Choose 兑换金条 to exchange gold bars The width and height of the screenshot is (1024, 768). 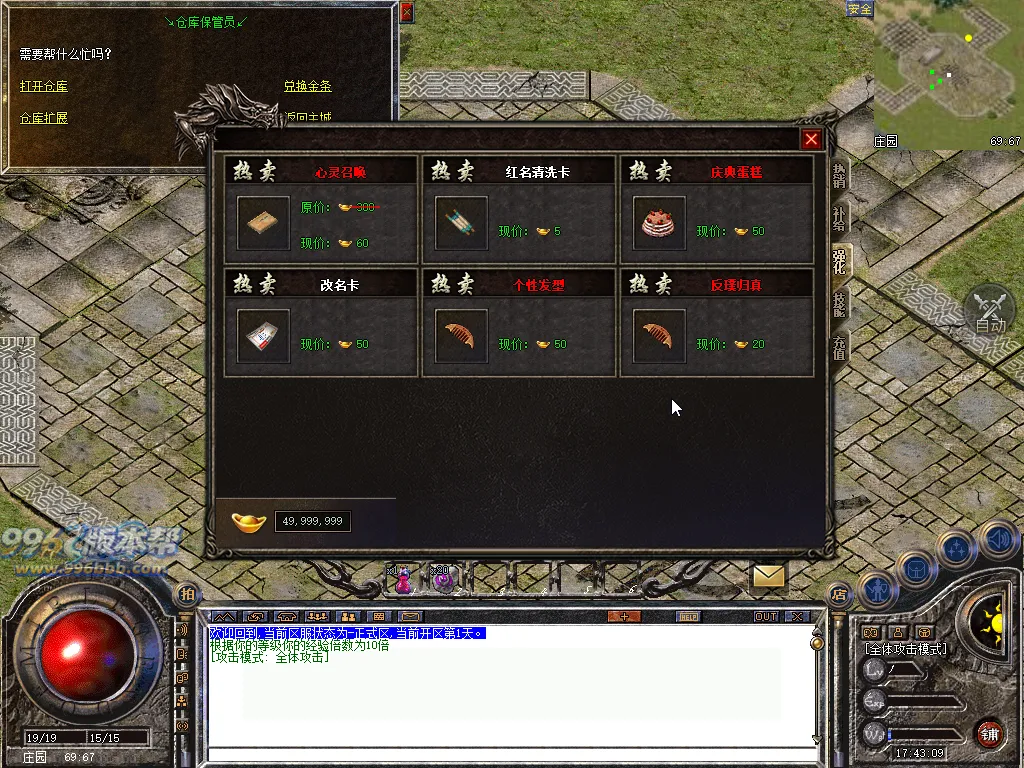coord(307,87)
